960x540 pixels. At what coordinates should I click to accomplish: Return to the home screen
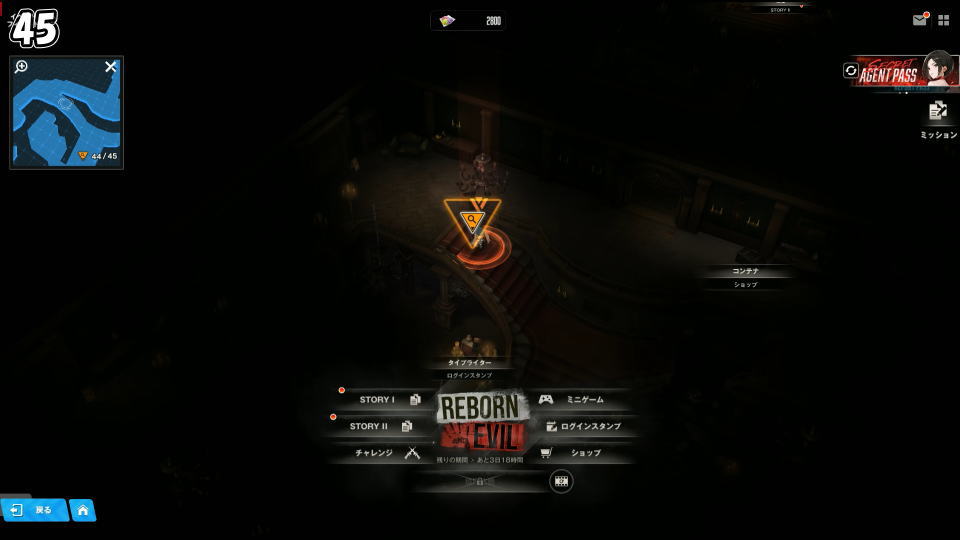click(82, 510)
